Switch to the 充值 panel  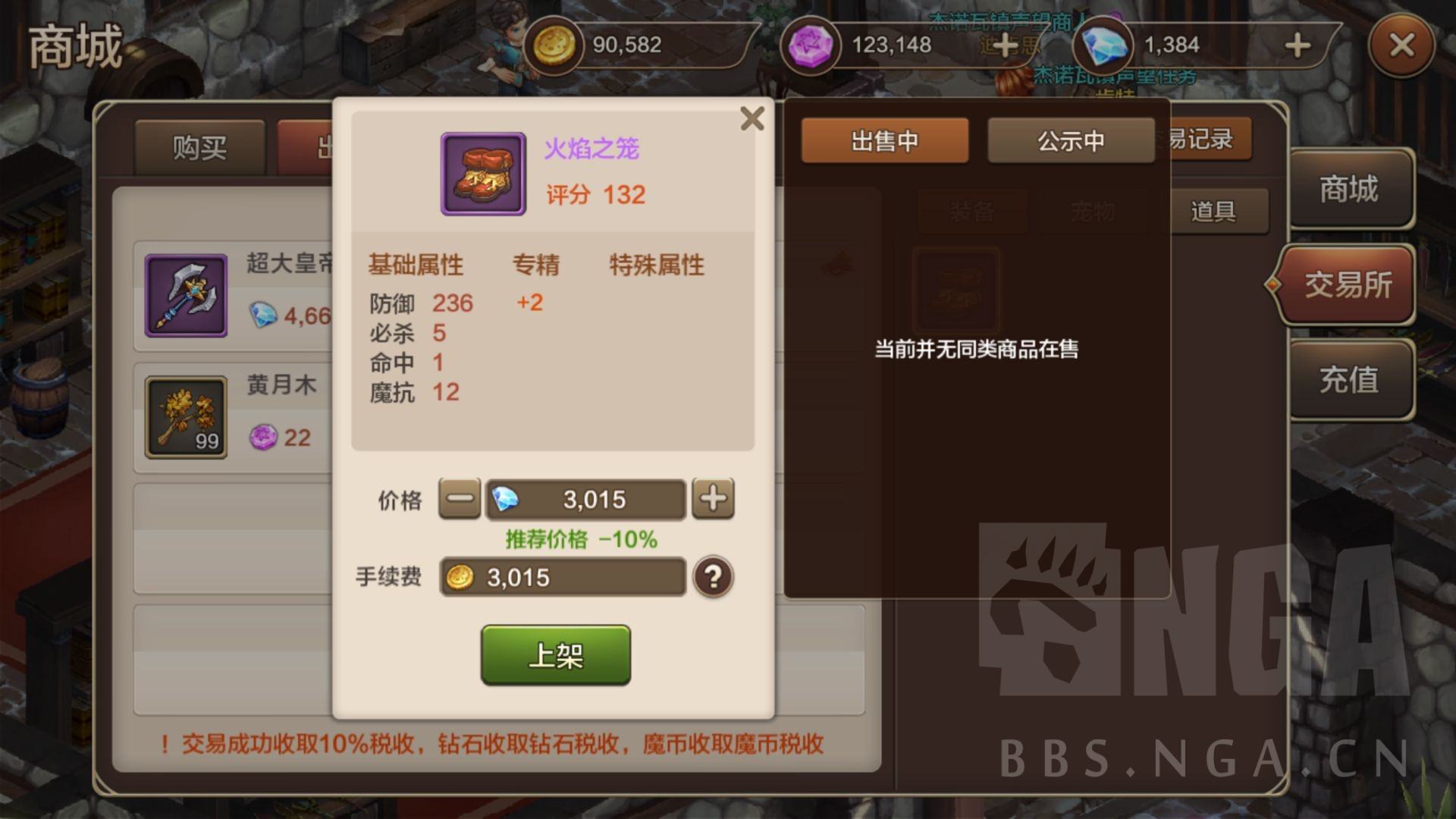click(1351, 379)
